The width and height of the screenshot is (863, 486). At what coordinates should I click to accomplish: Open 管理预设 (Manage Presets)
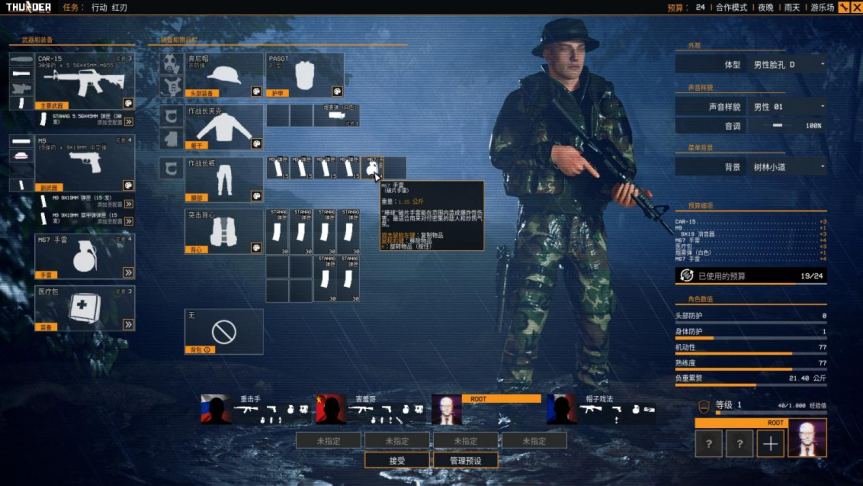point(465,460)
